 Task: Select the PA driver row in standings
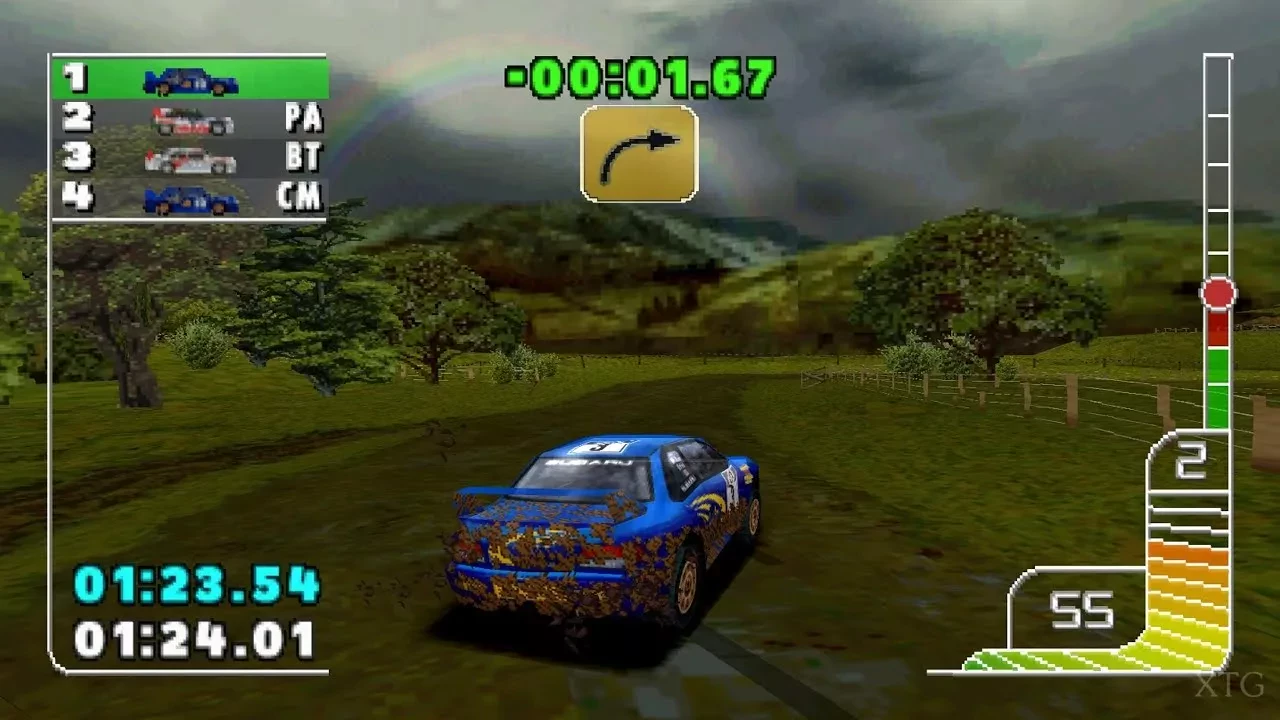[x=190, y=119]
